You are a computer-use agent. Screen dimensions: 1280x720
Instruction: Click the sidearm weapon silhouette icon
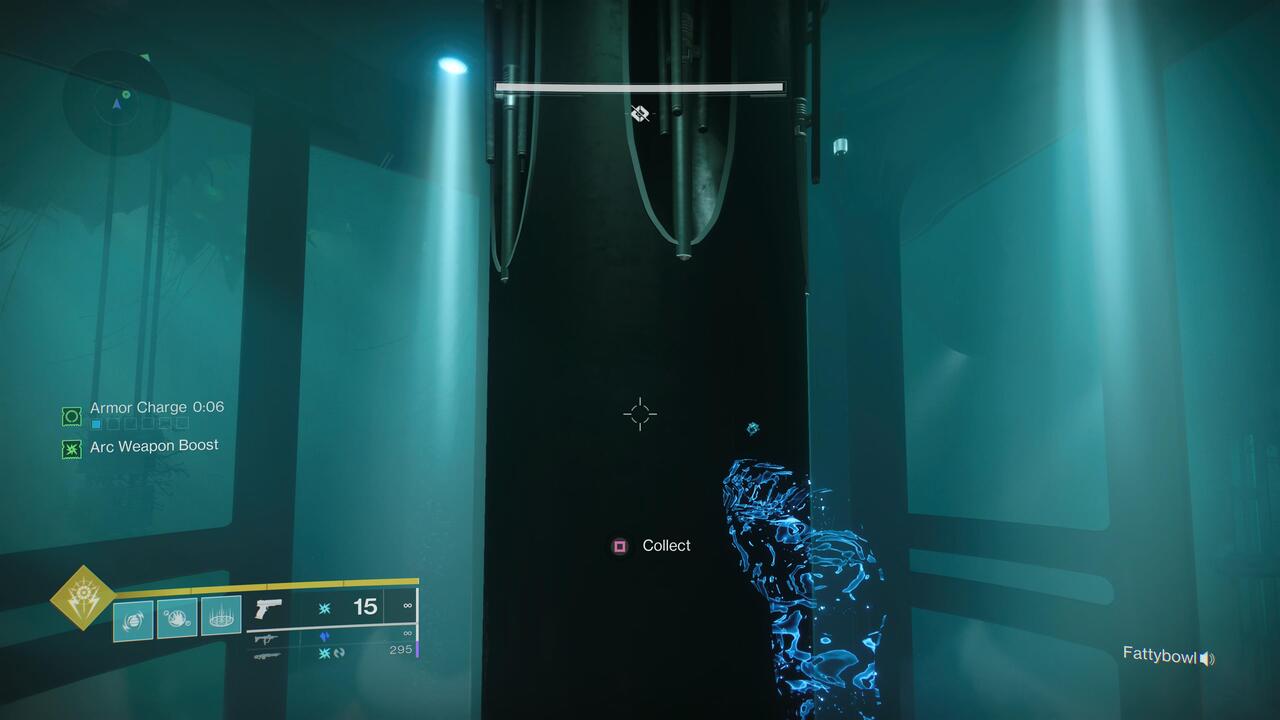point(269,609)
